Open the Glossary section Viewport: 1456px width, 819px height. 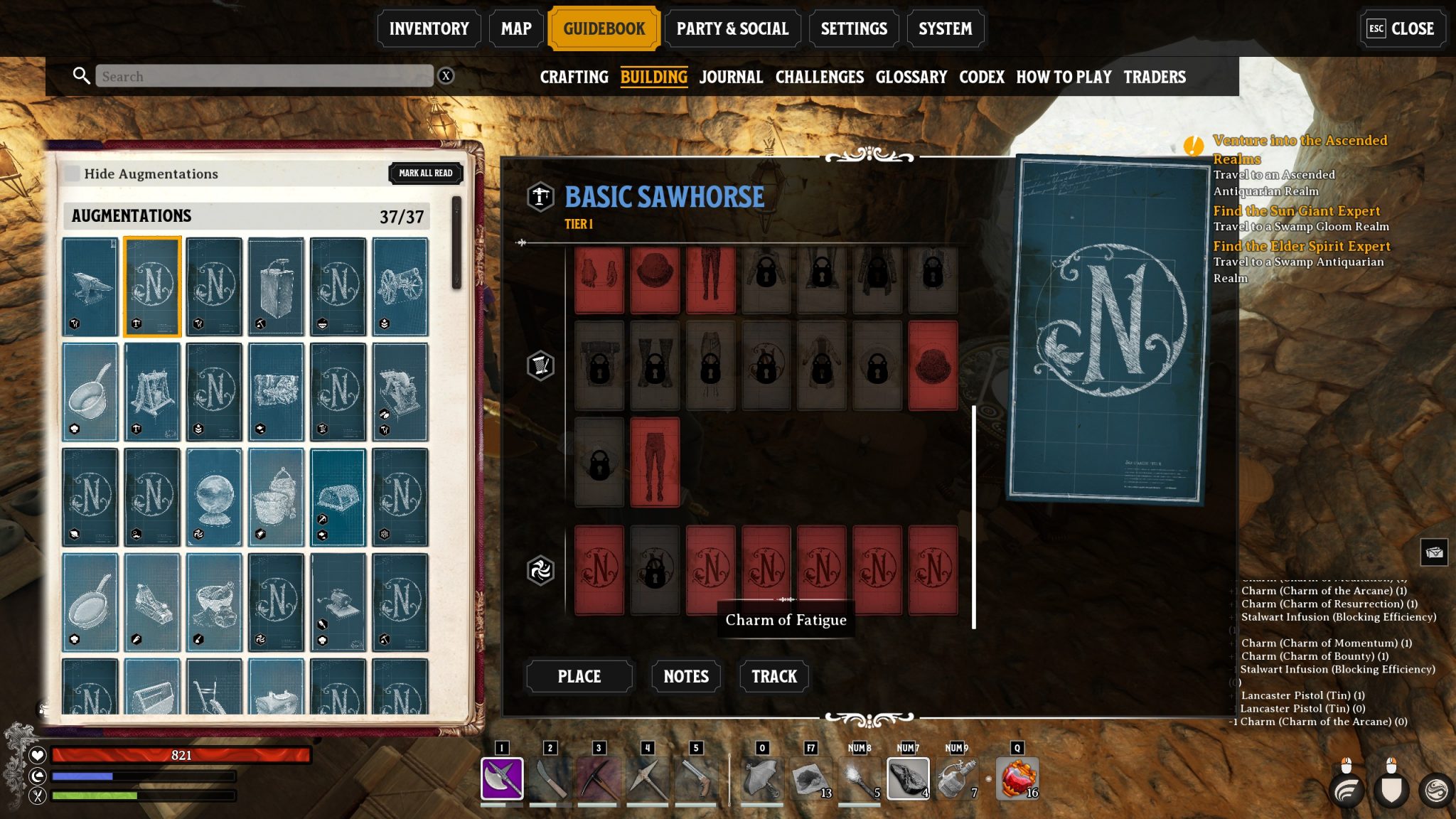click(911, 77)
